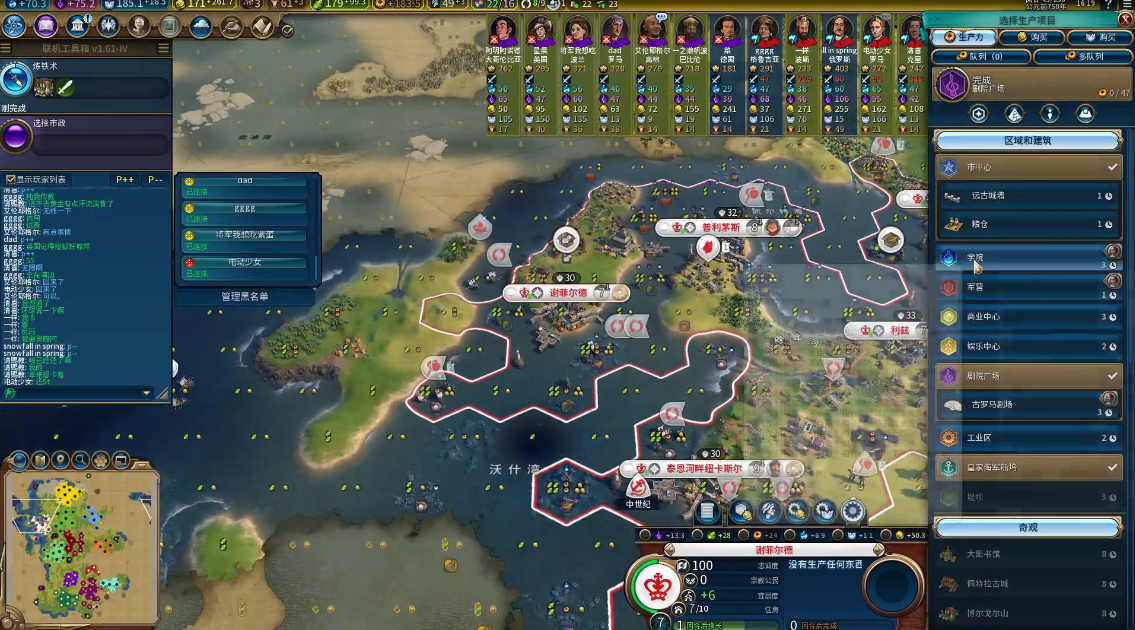Click the world minimap
The image size is (1135, 630).
tap(80, 540)
